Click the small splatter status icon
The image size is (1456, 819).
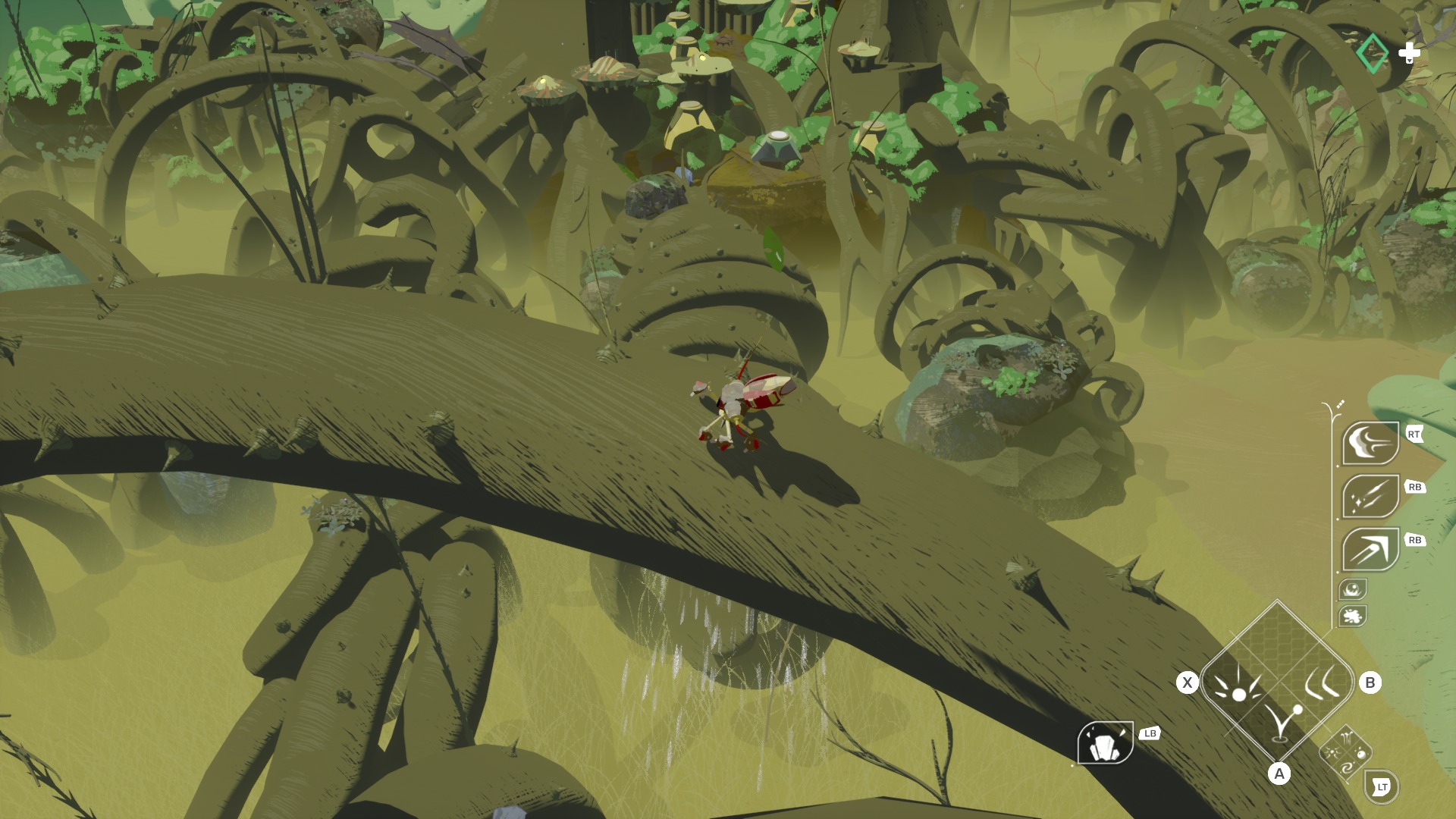(1352, 616)
